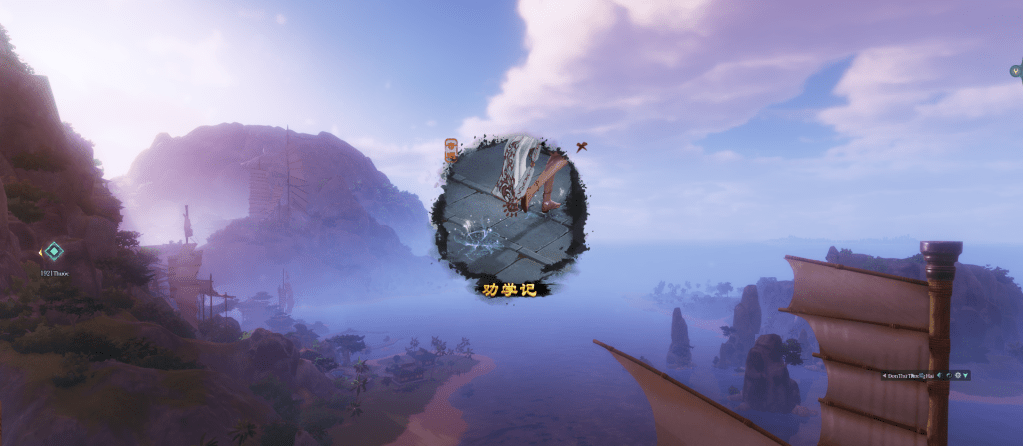Expand the teal down-arrow in the tracker bar
This screenshot has width=1023, height=446.
tap(966, 375)
